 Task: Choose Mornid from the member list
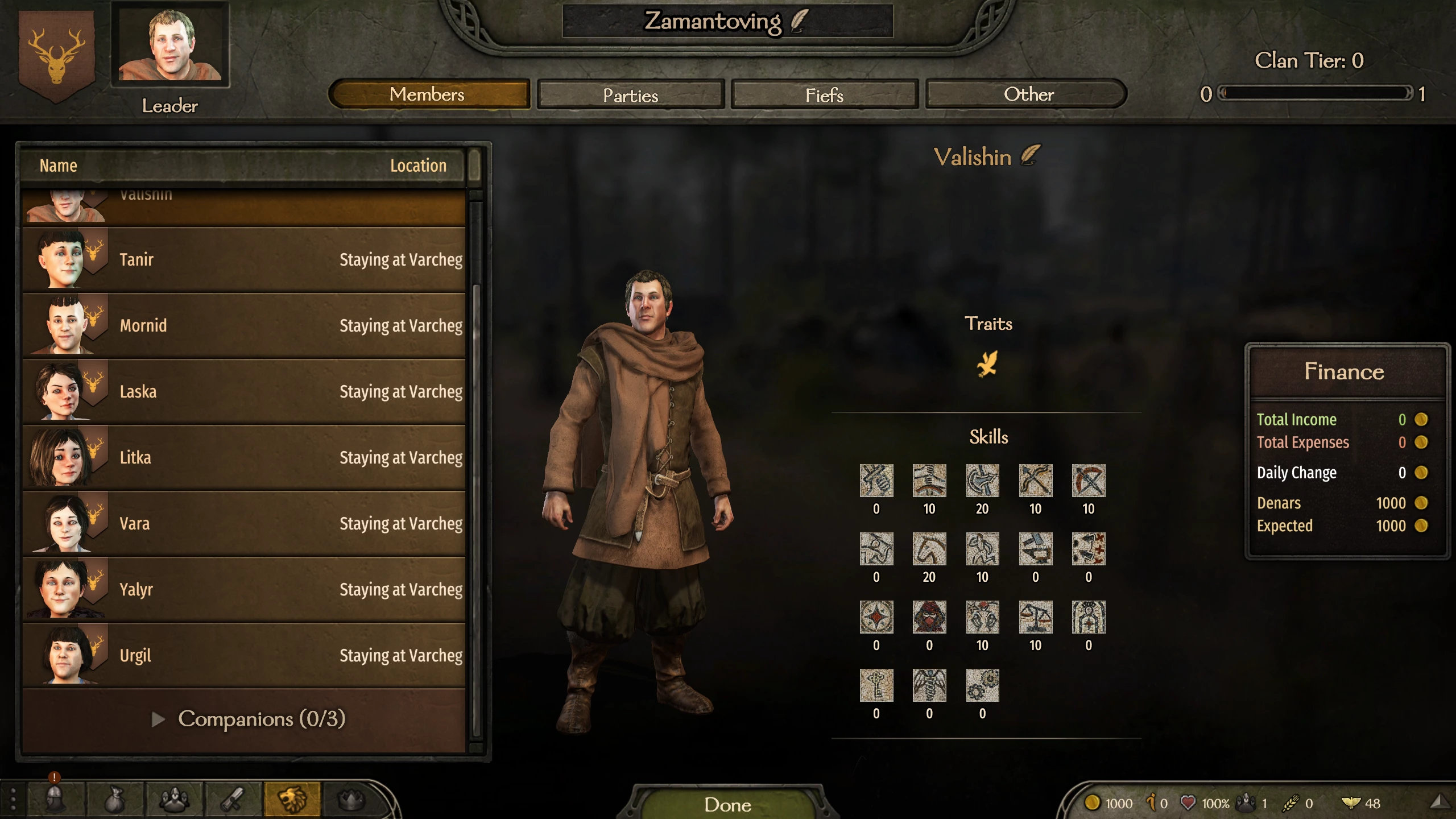[x=245, y=326]
